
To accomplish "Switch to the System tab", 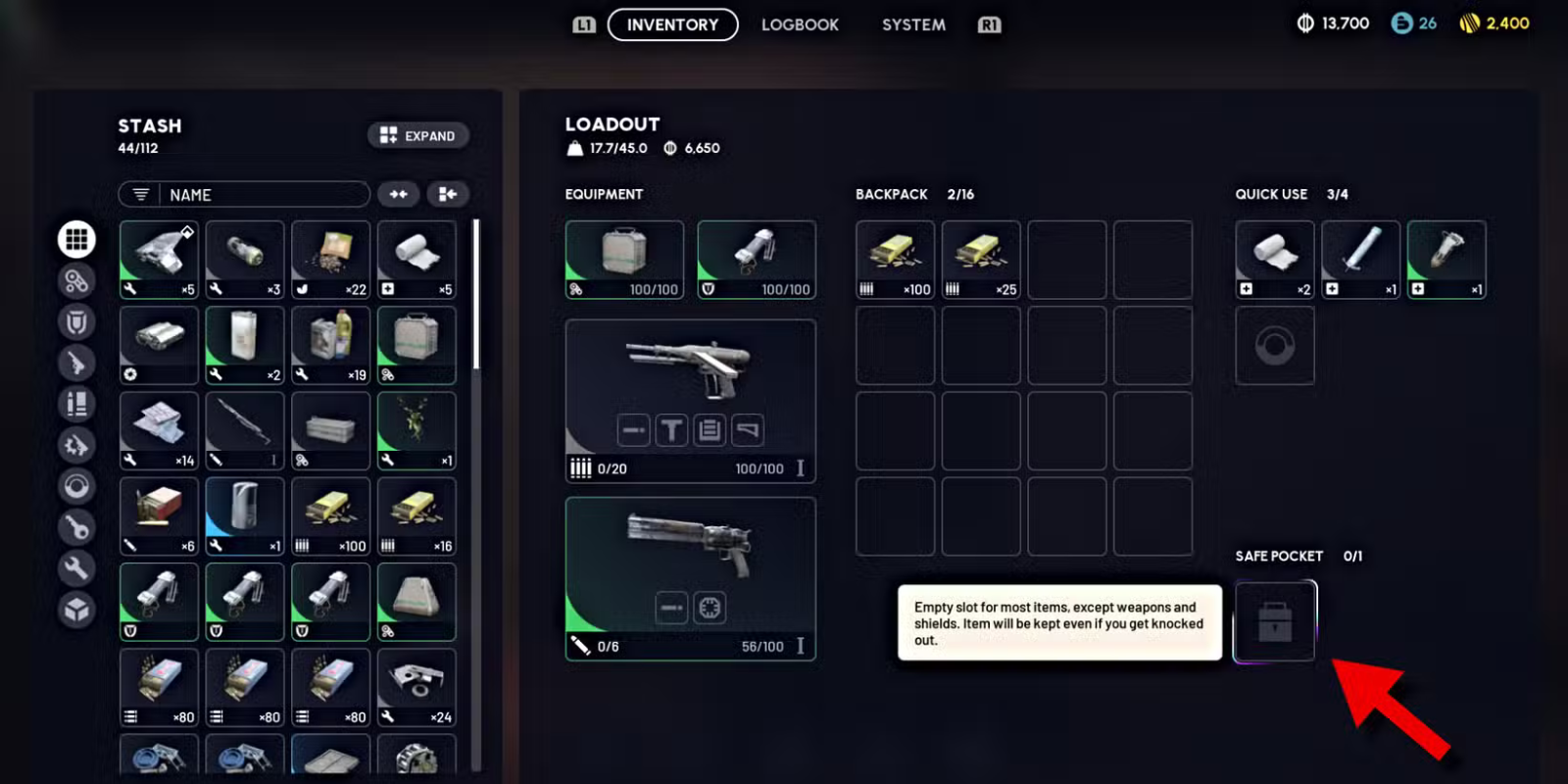I will pos(912,24).
